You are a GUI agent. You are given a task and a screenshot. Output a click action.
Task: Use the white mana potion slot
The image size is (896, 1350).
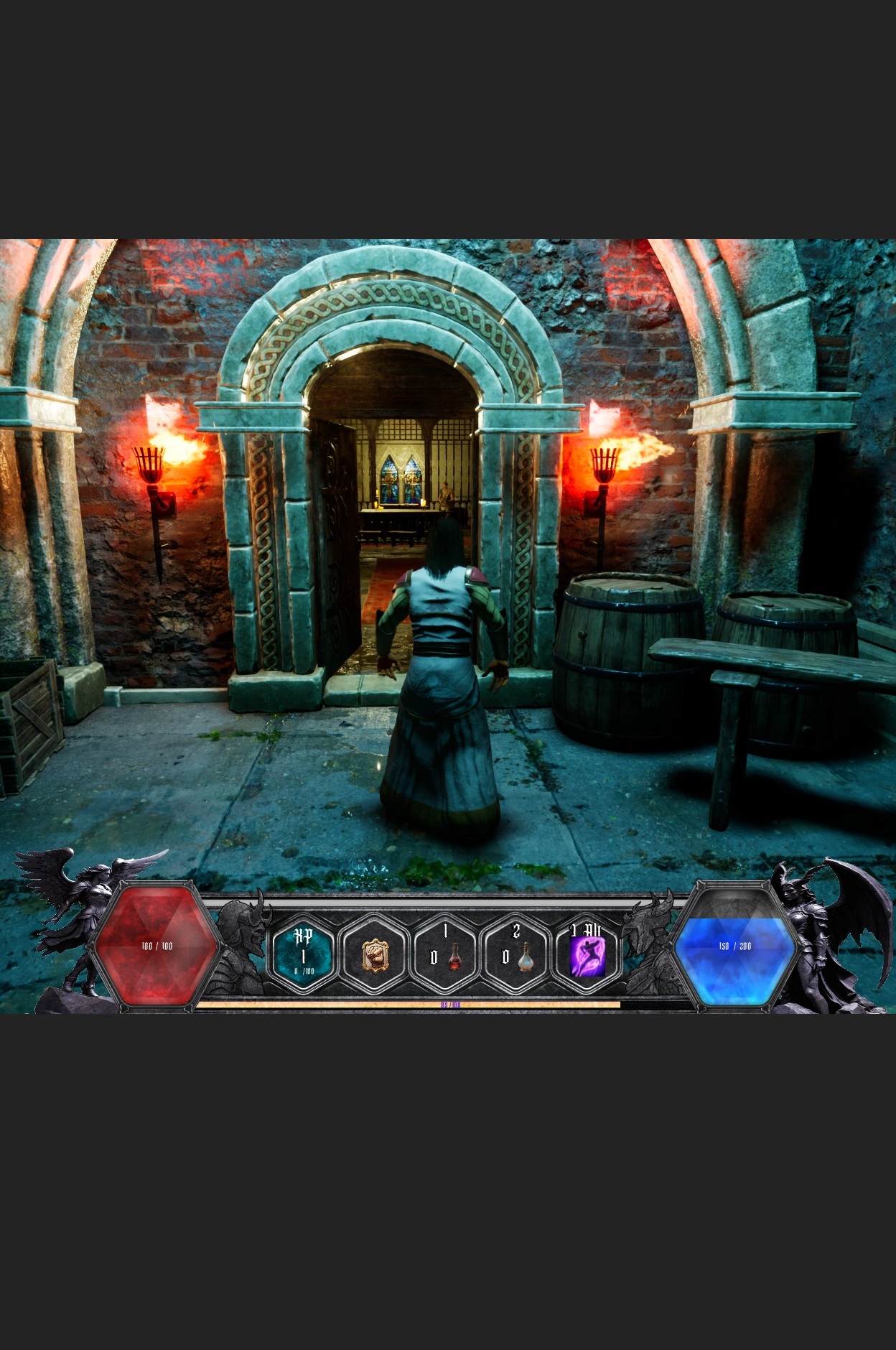[x=516, y=956]
